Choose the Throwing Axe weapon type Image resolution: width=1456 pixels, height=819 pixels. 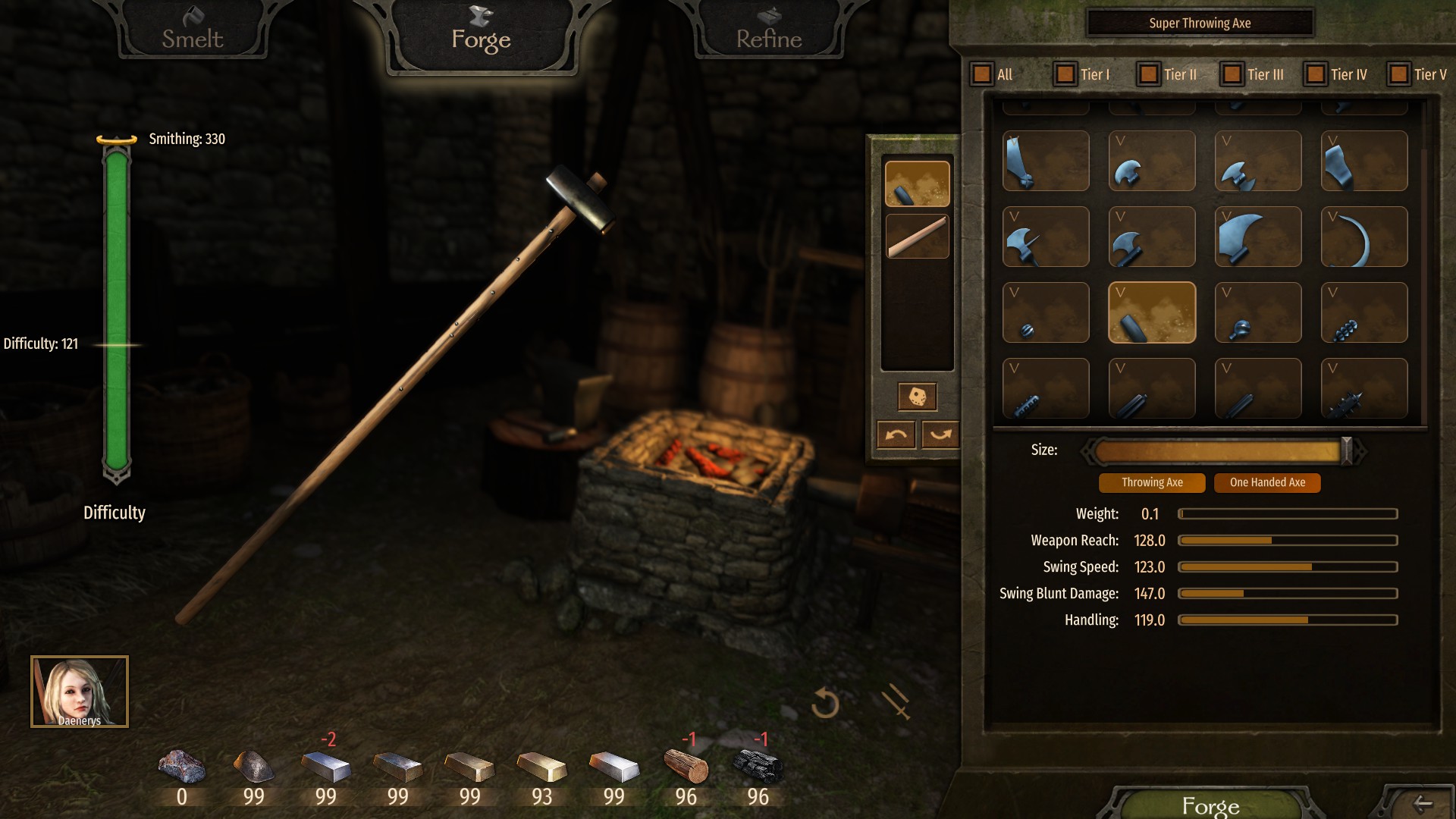click(1152, 482)
